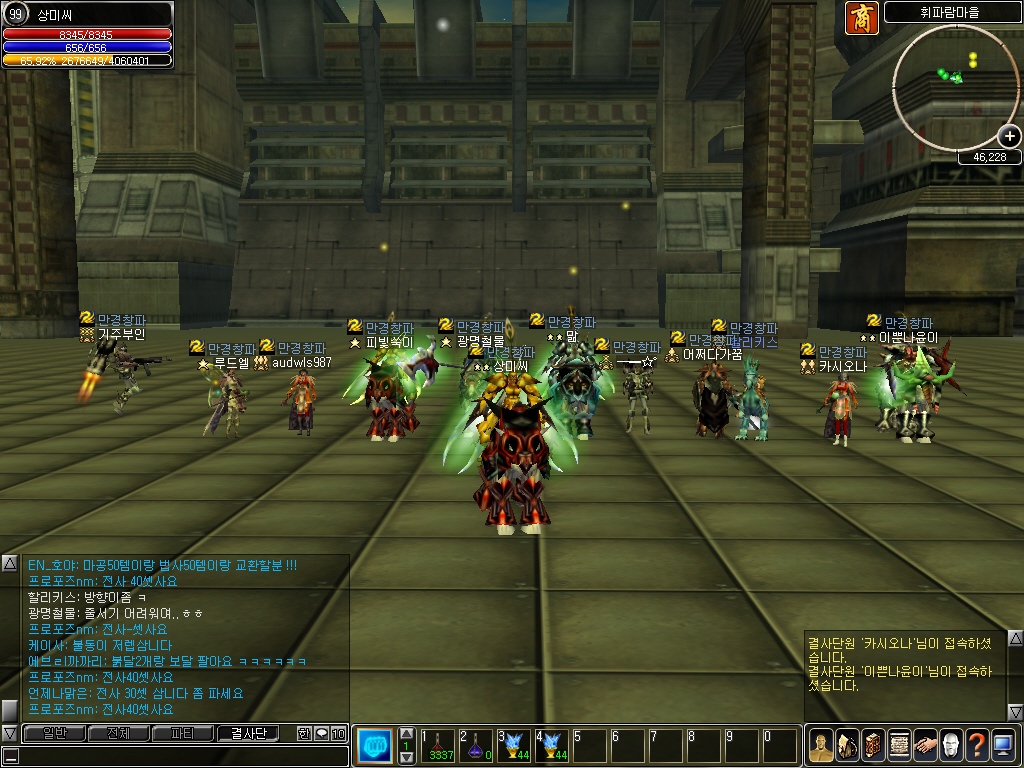Open the handshake trade icon
Viewport: 1024px width, 768px height.
click(x=925, y=744)
